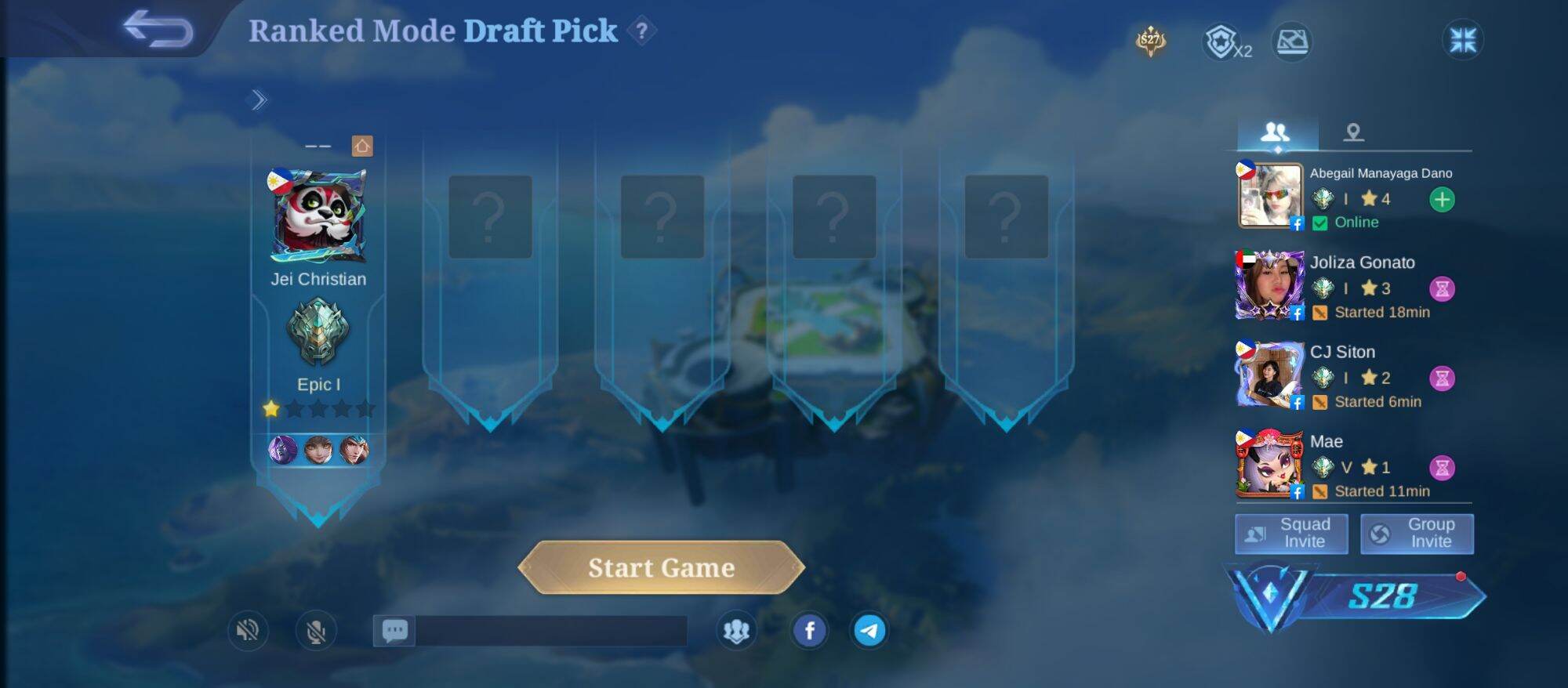Minimize the lobby with the collapse icon
Screen dimensions: 1568x688
point(1462,40)
